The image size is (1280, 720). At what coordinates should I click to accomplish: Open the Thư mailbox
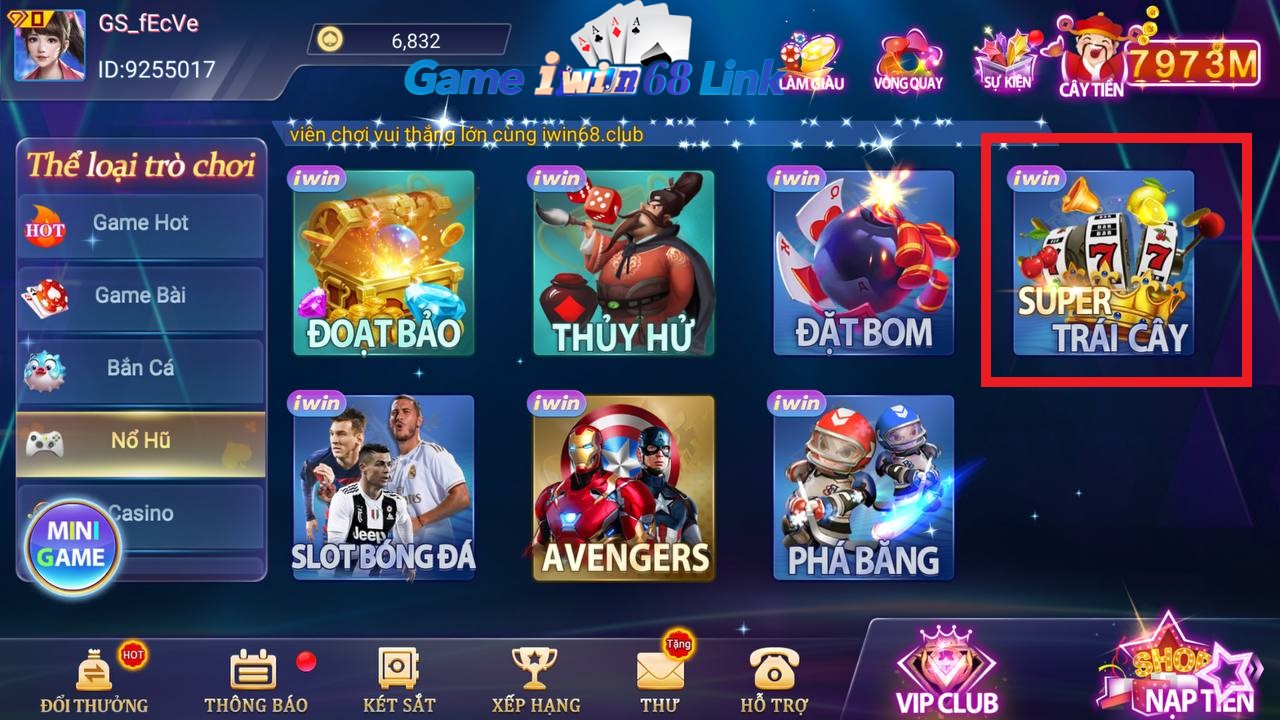[660, 680]
